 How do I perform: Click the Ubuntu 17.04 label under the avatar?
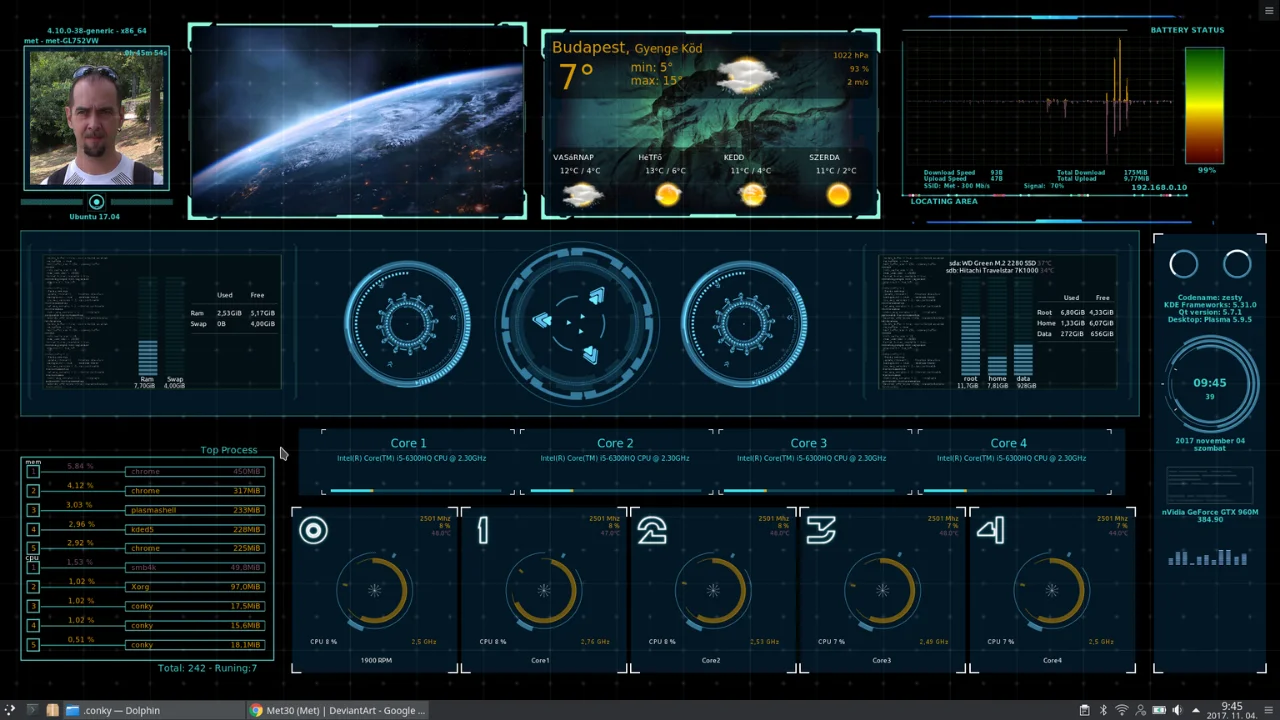[95, 216]
